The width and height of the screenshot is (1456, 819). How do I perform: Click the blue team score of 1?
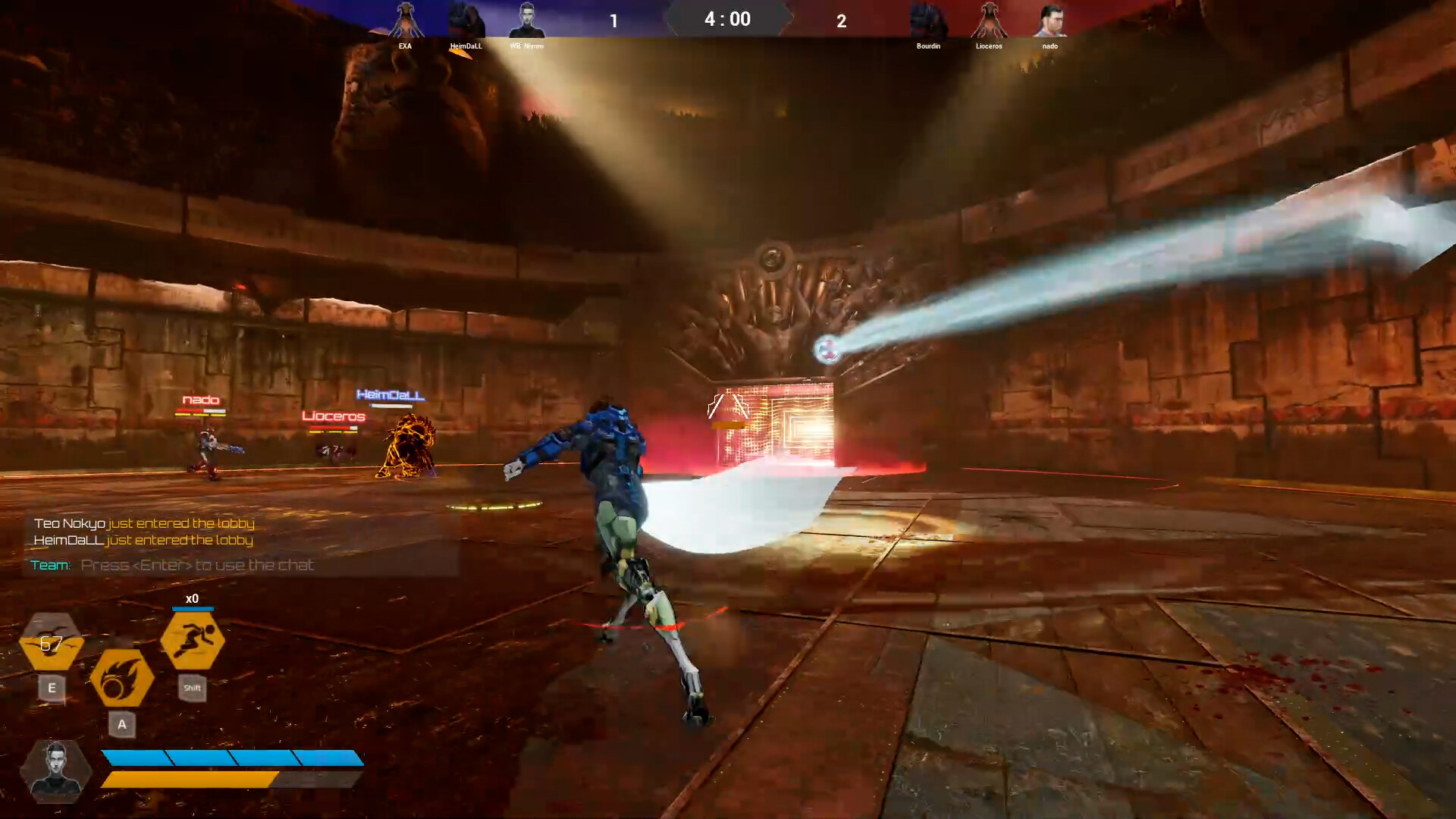(613, 21)
